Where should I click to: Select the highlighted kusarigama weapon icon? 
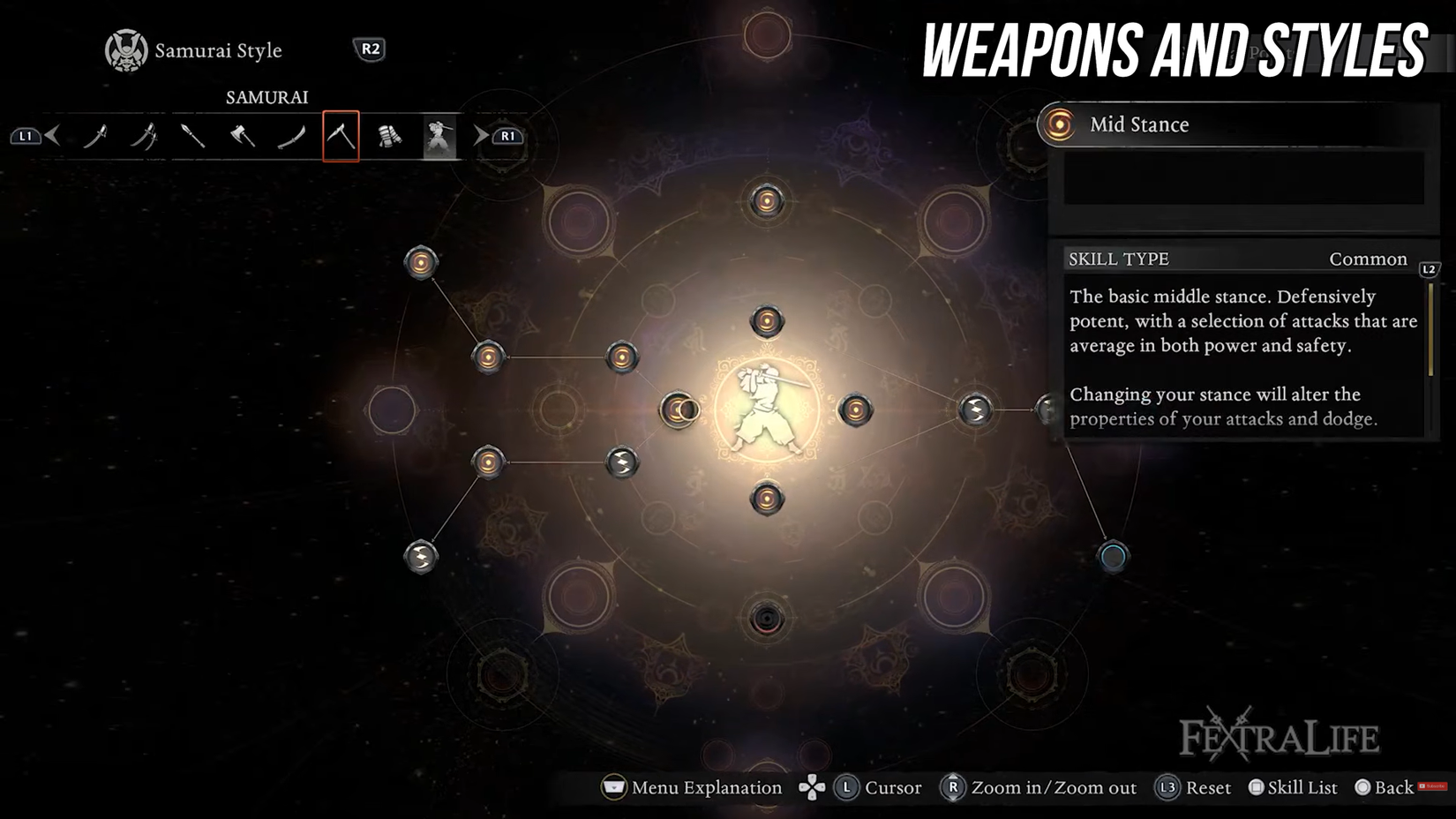click(x=341, y=137)
